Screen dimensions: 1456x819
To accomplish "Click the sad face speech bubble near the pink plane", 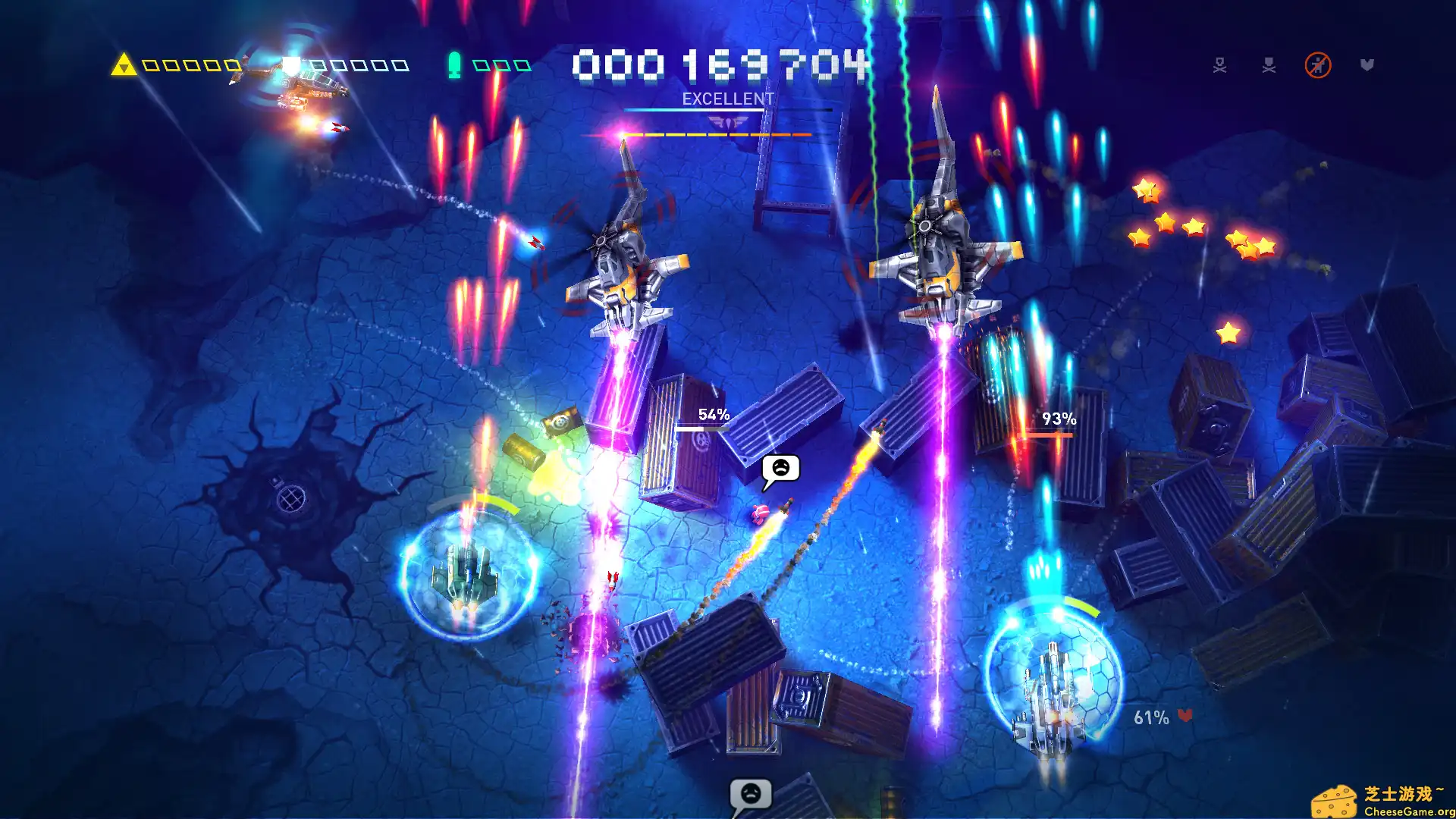I will coord(780,469).
